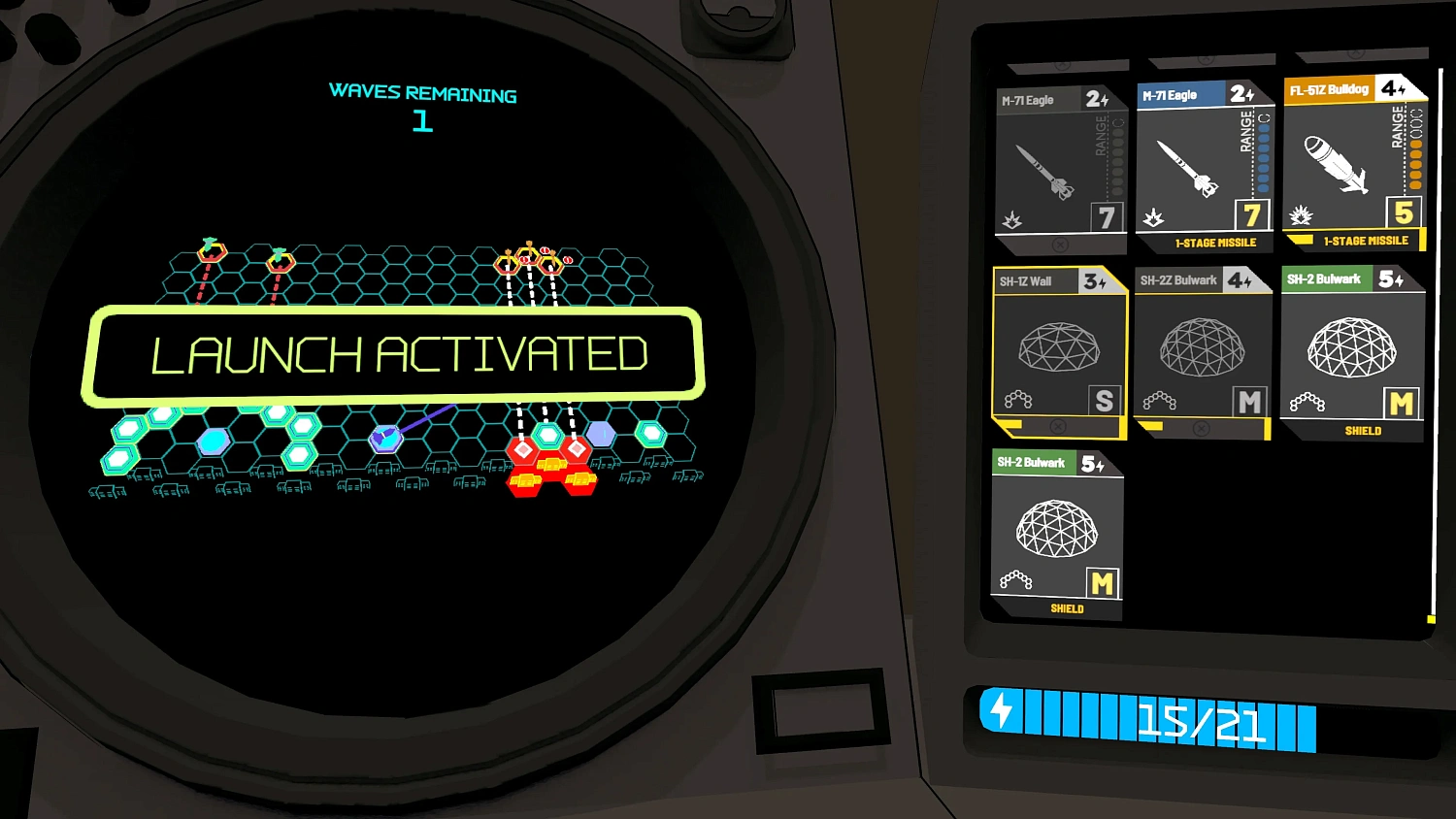Select the SH-2Z Bulwark shield card

(x=1204, y=344)
